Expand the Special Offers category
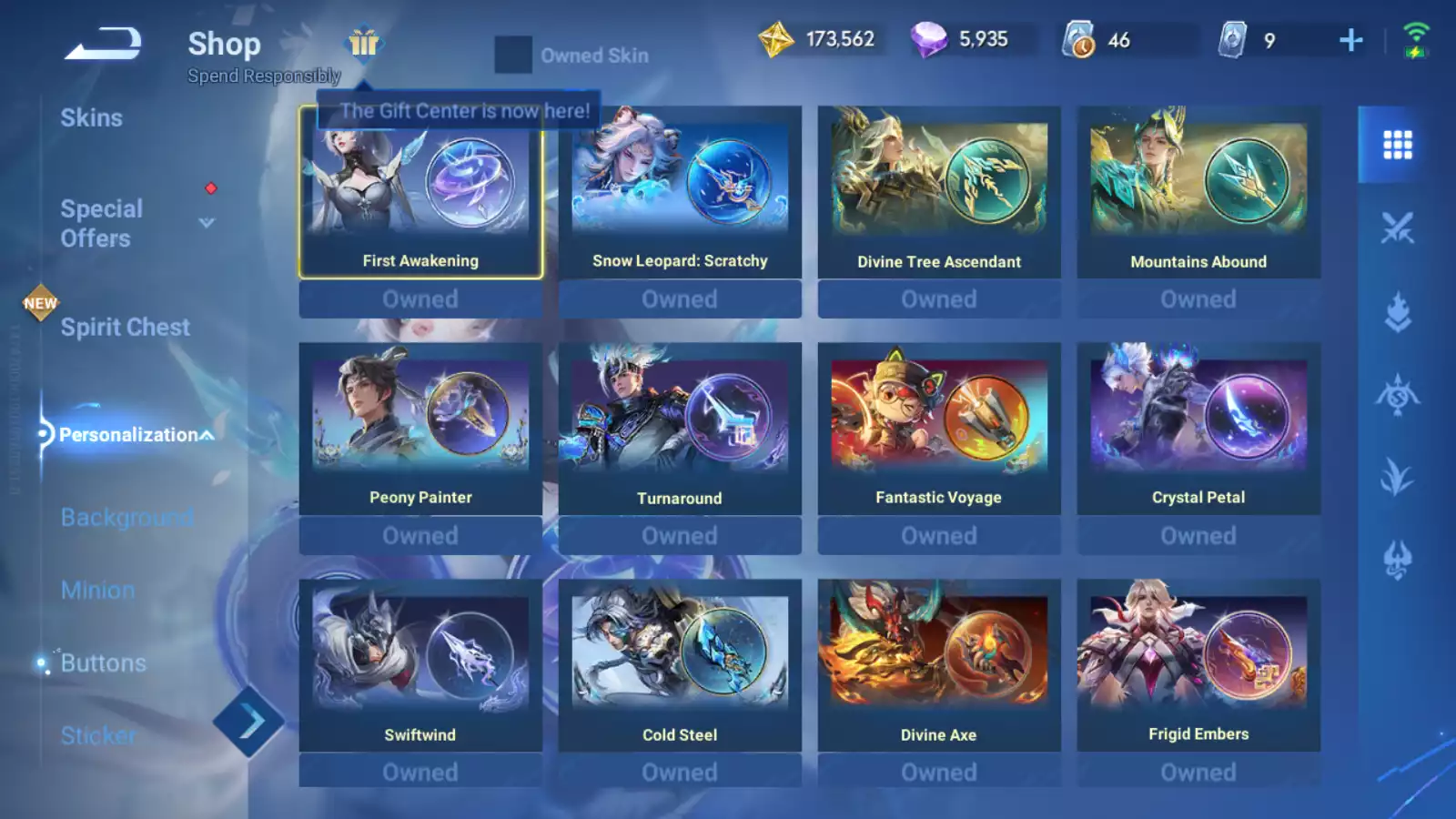1456x819 pixels. click(x=207, y=223)
